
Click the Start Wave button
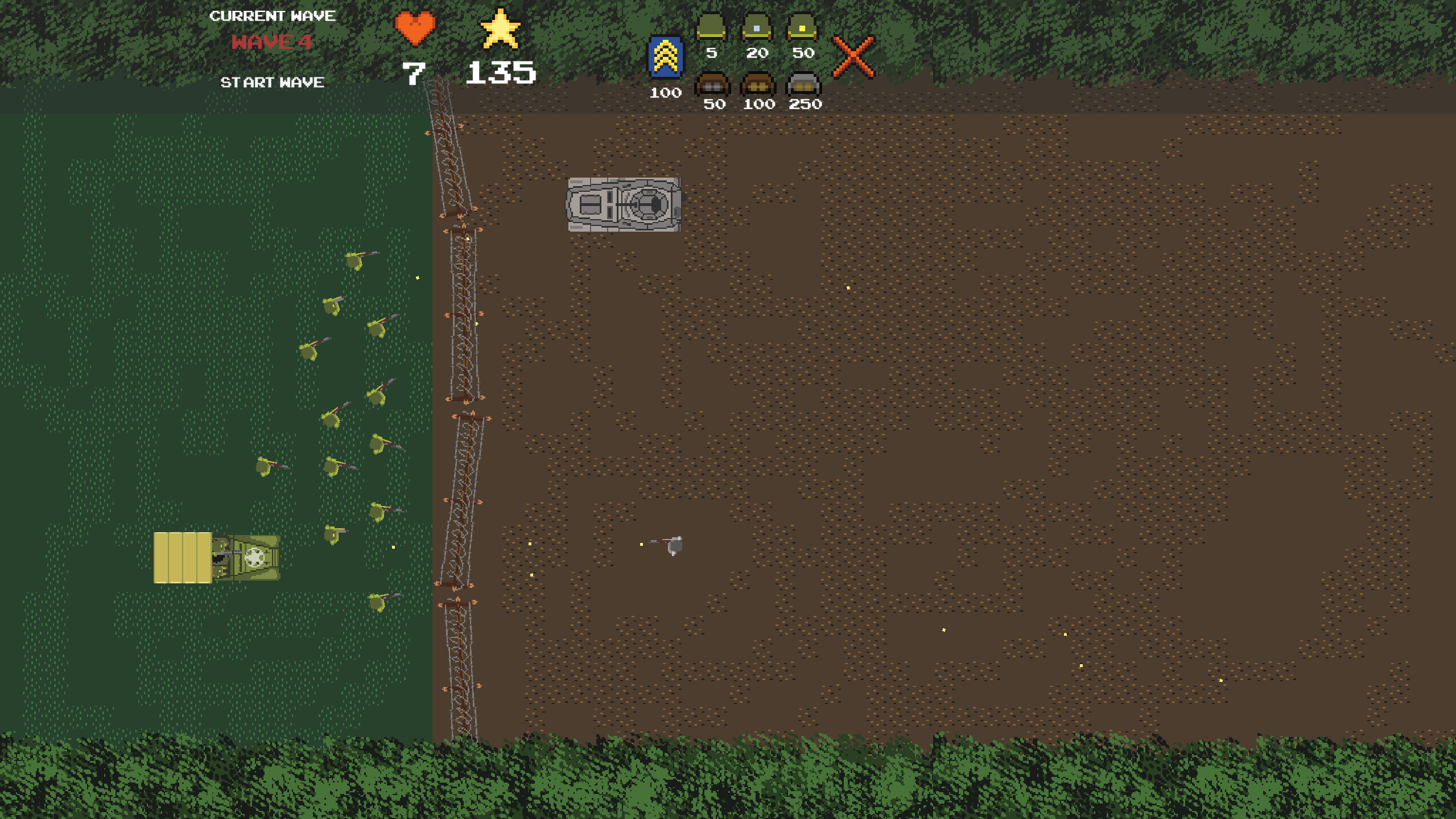pos(272,83)
